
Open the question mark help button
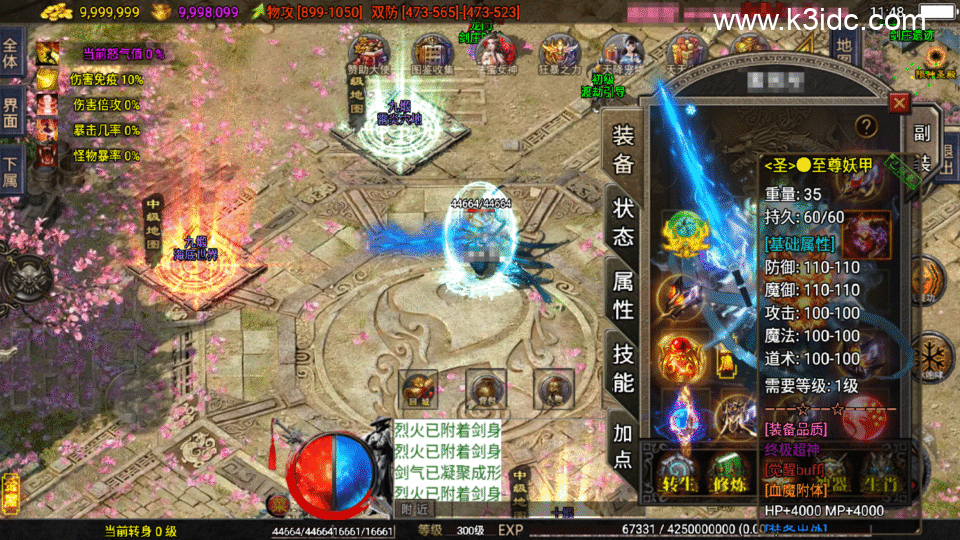(866, 125)
